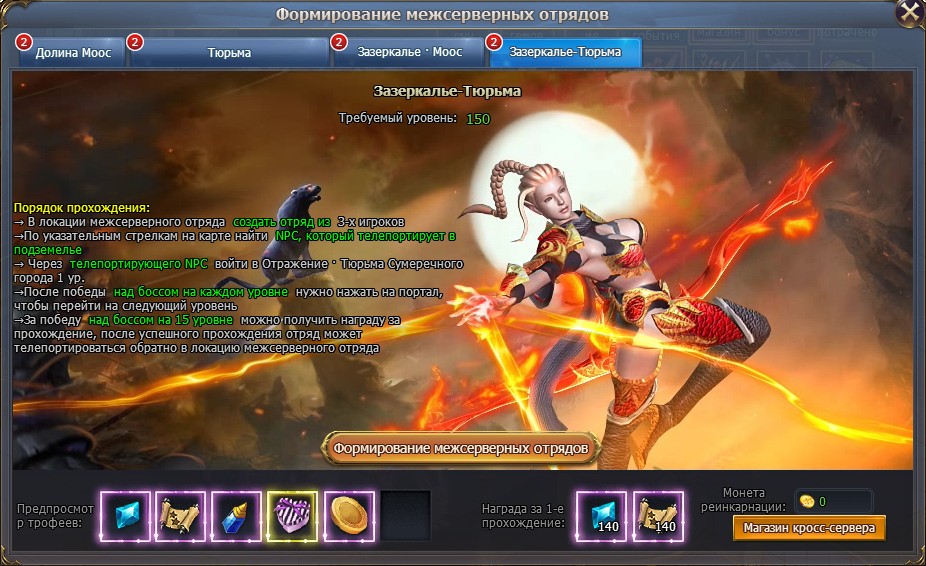Select the blue crystal in trophy preview

click(126, 516)
